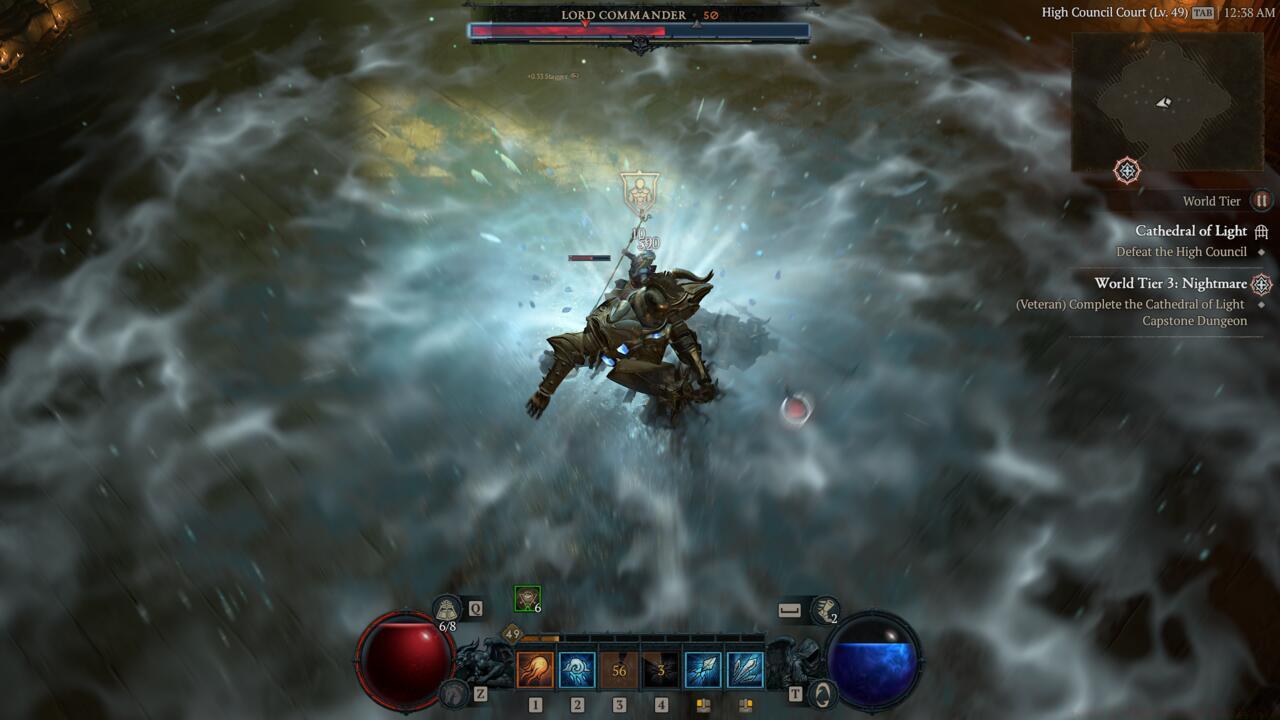Use the green-bordered elixir above the skill bar
This screenshot has width=1280, height=720.
[526, 597]
